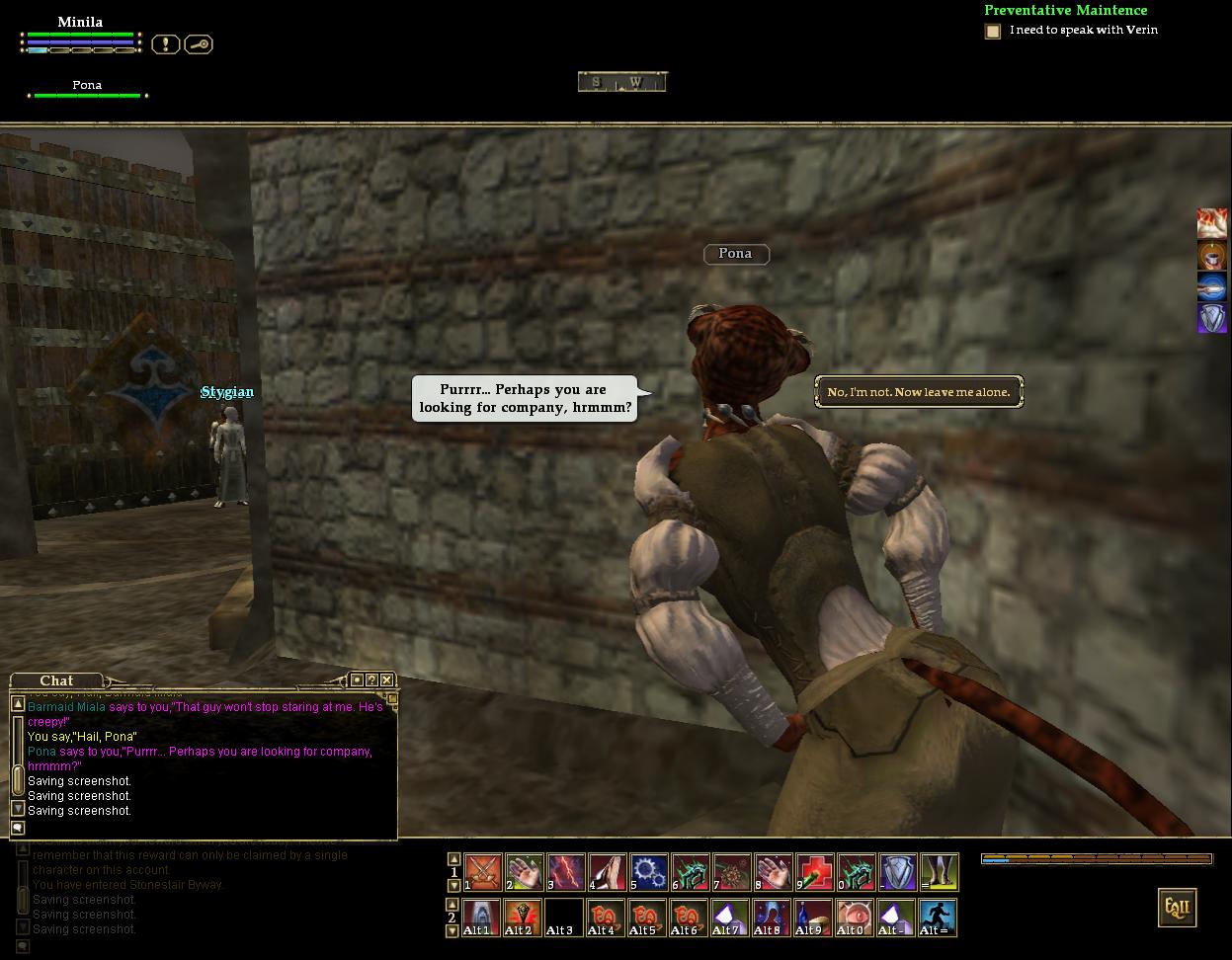
Task: Click the exclamation mark icon beside Minila's bars
Action: (165, 44)
